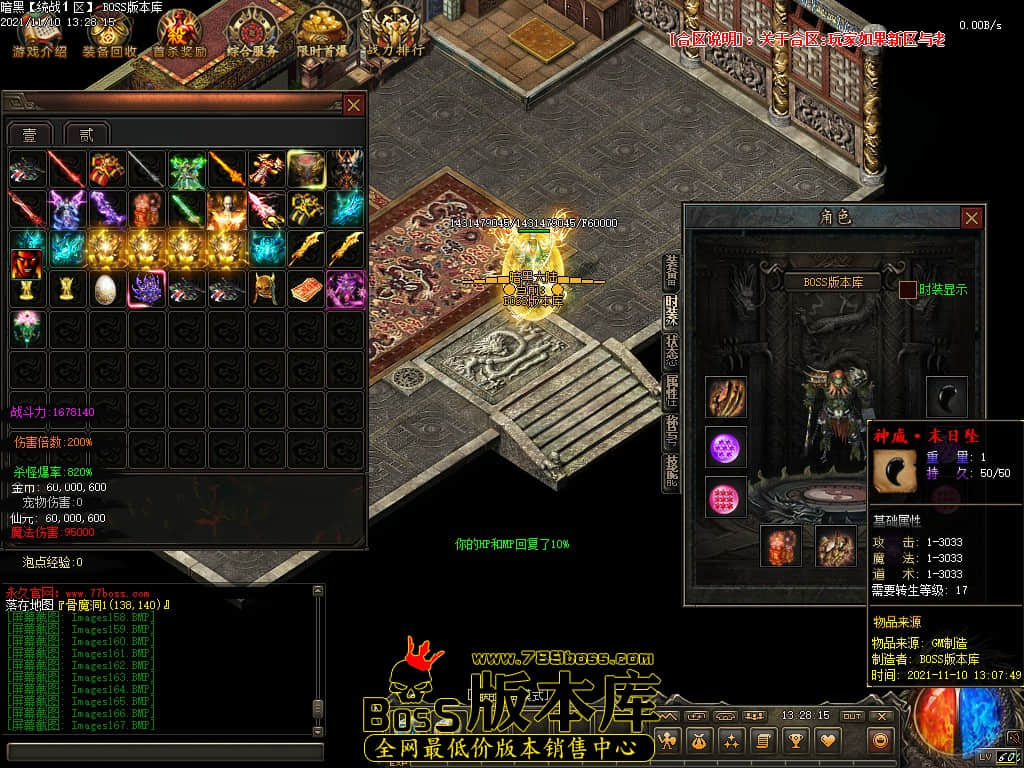Viewport: 1024px width, 768px height.
Task: Click the OUT button on bottom bar
Action: (851, 716)
